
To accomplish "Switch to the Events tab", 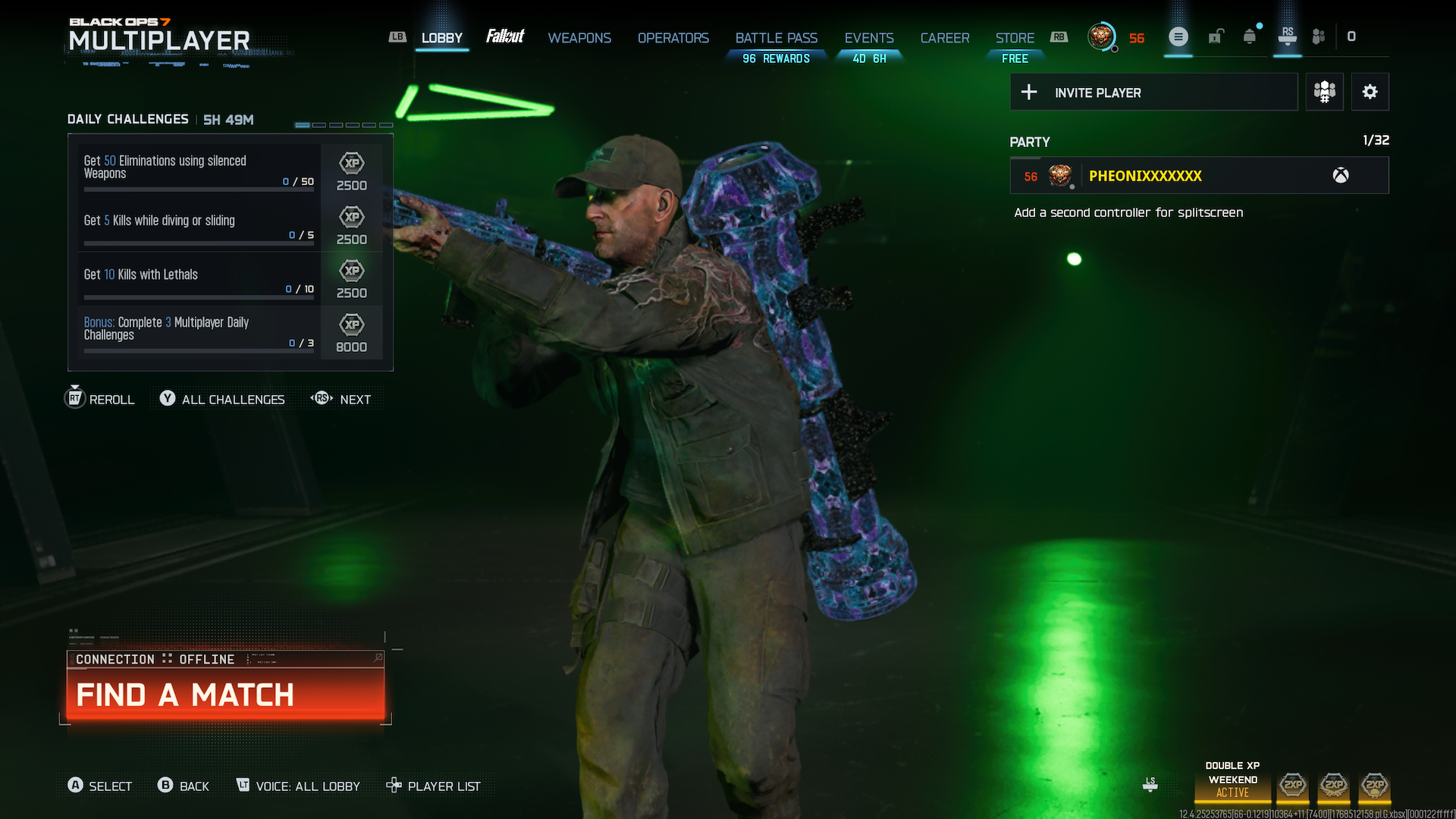I will [868, 38].
